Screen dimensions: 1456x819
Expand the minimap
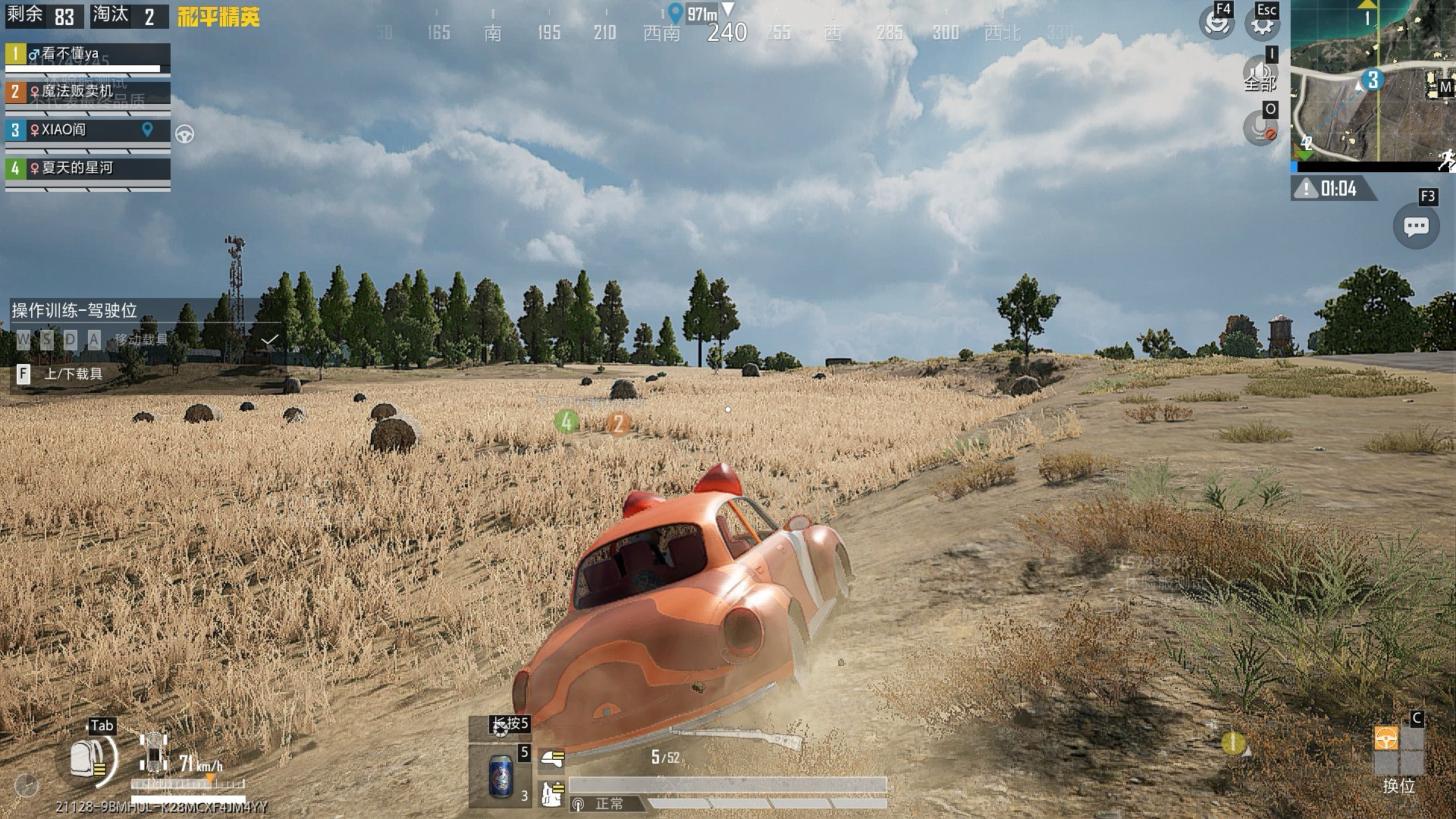click(x=1373, y=81)
